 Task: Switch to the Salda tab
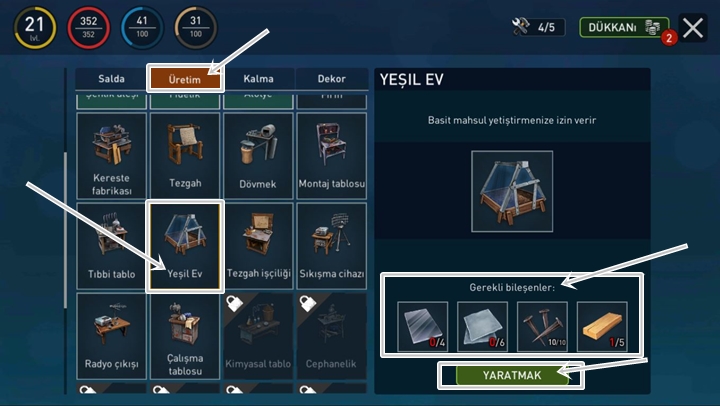(111, 78)
